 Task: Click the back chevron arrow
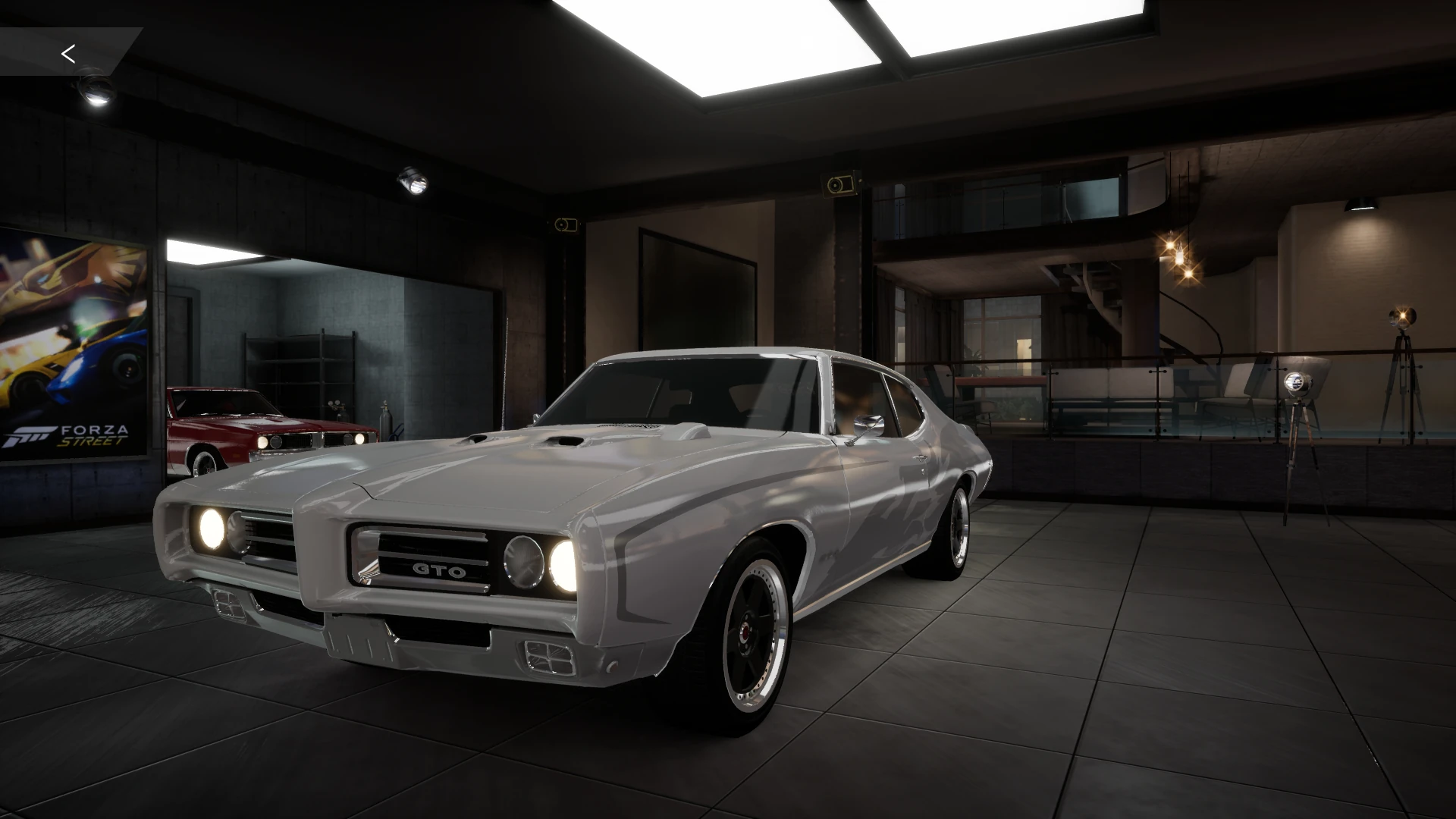(69, 54)
